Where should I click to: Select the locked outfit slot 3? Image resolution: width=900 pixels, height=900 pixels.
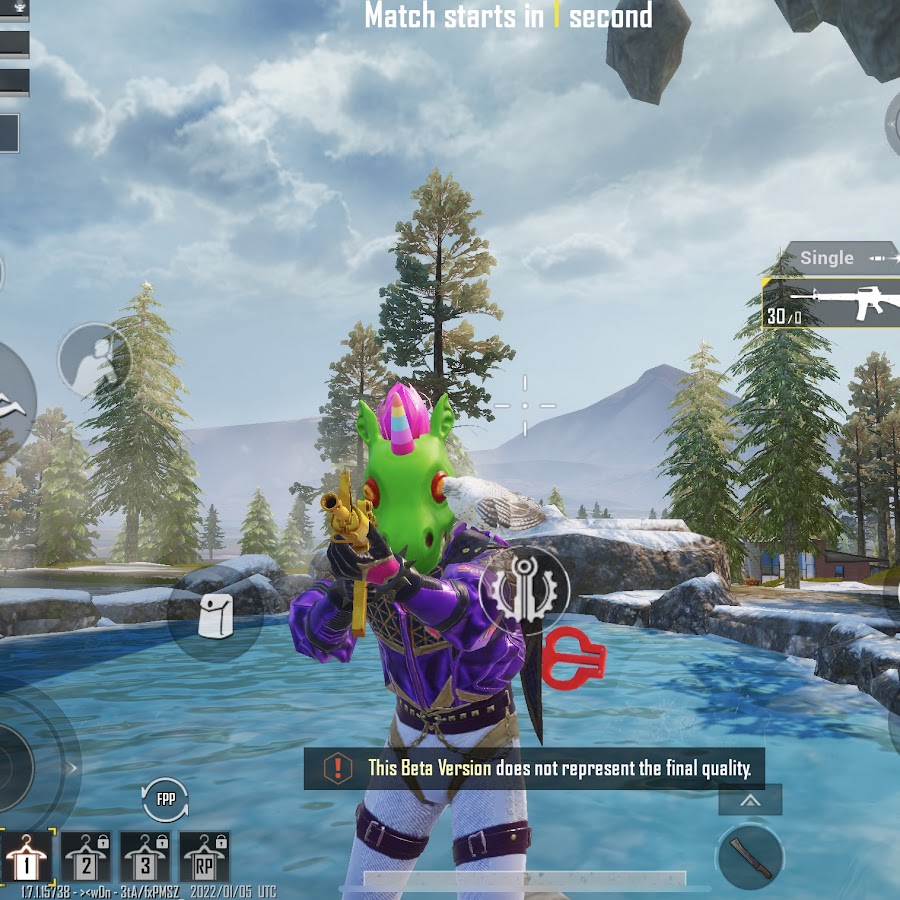pos(146,857)
